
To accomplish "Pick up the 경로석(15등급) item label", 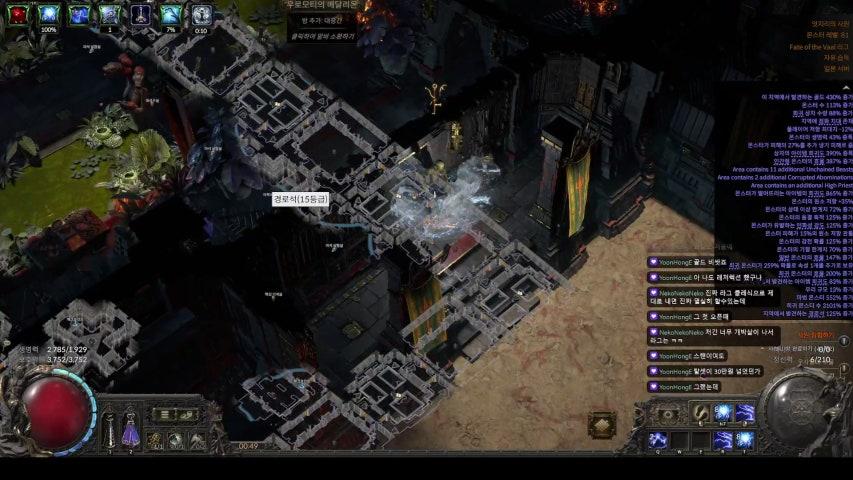I will click(301, 200).
